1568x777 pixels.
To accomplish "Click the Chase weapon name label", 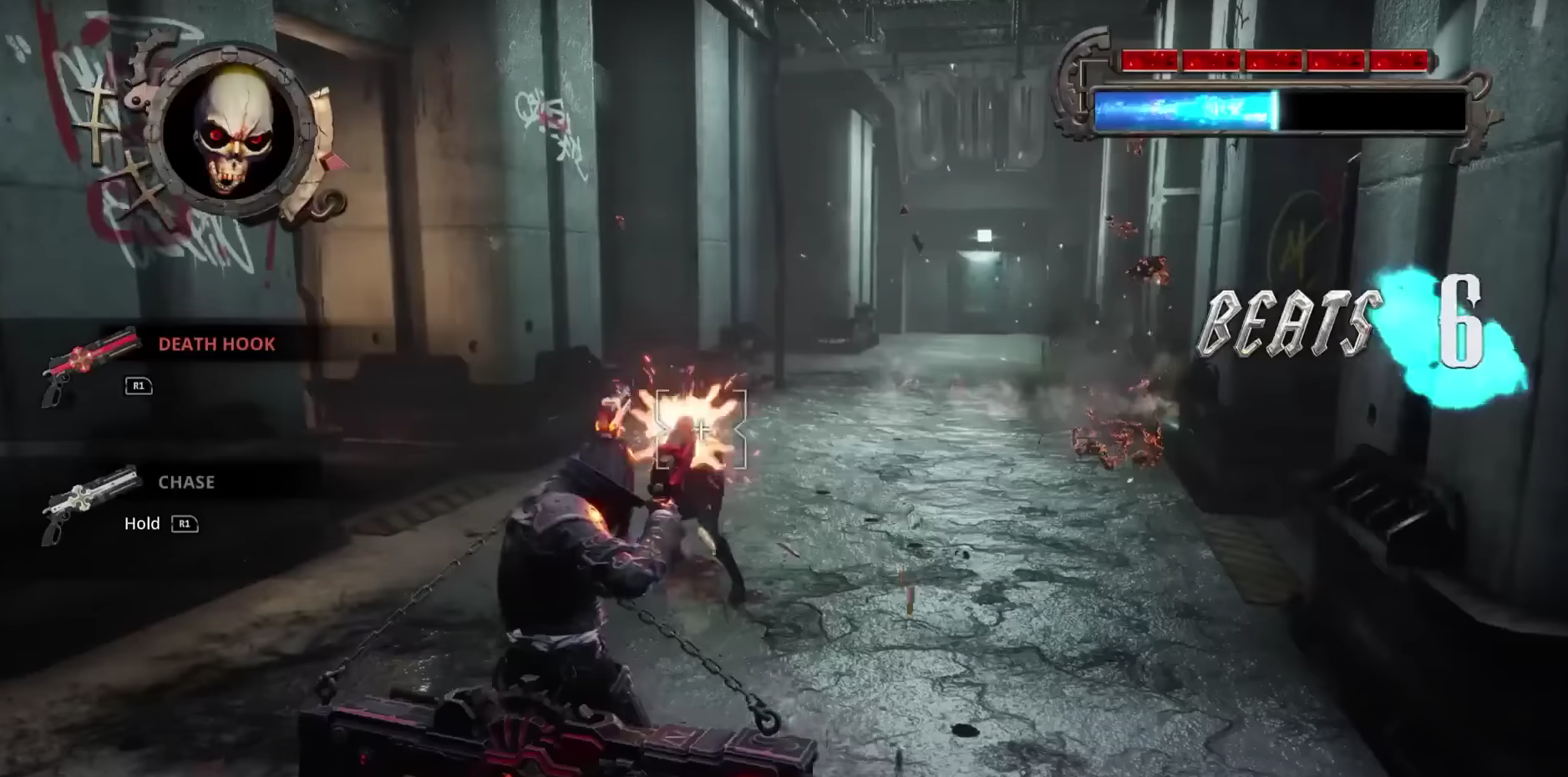I will 185,482.
